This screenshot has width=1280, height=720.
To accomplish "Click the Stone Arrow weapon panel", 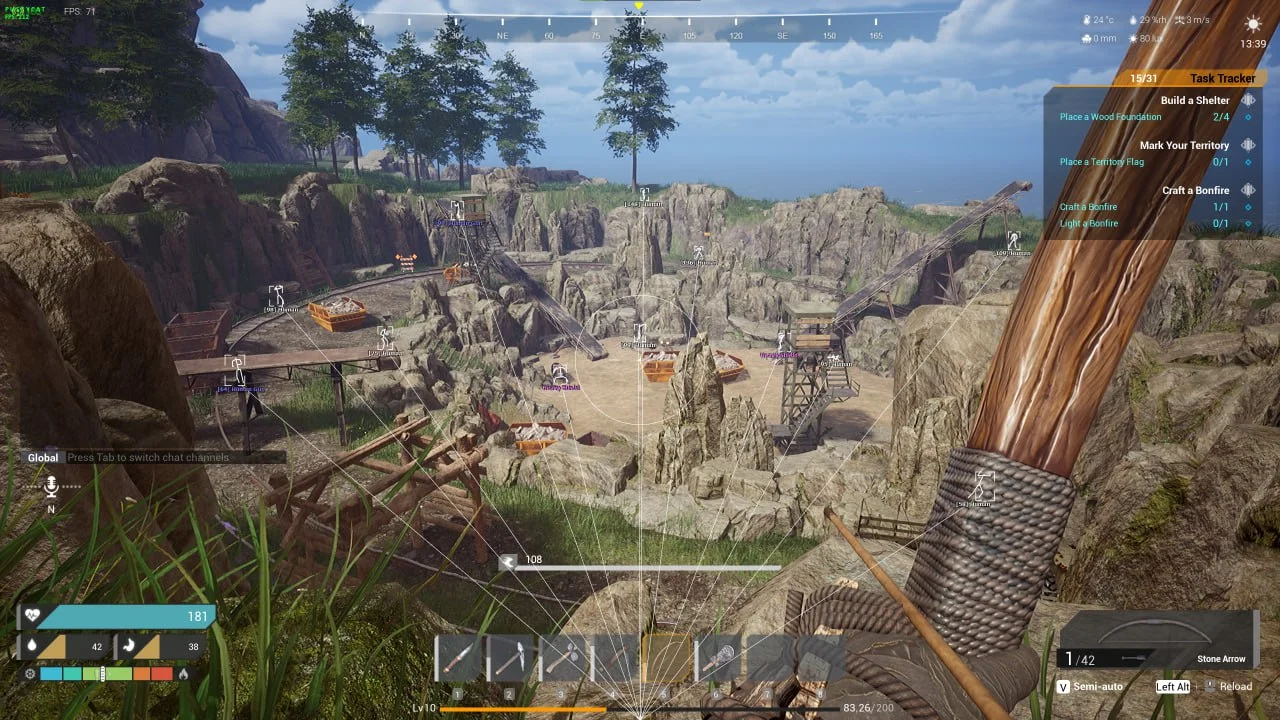I will pos(1157,639).
